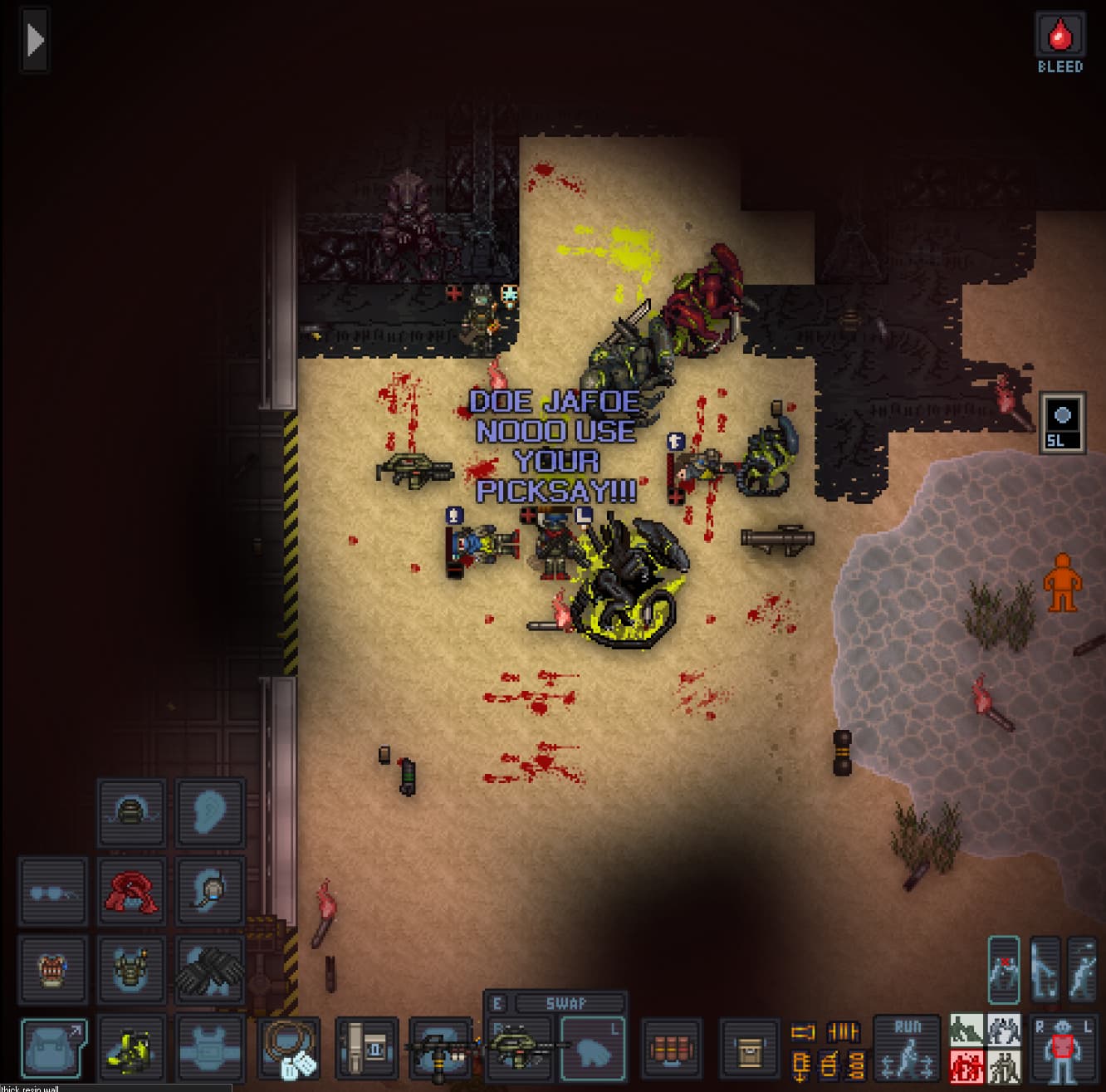Switch to the red harm intent
Screen dimensions: 1106x1092
tap(967, 1066)
